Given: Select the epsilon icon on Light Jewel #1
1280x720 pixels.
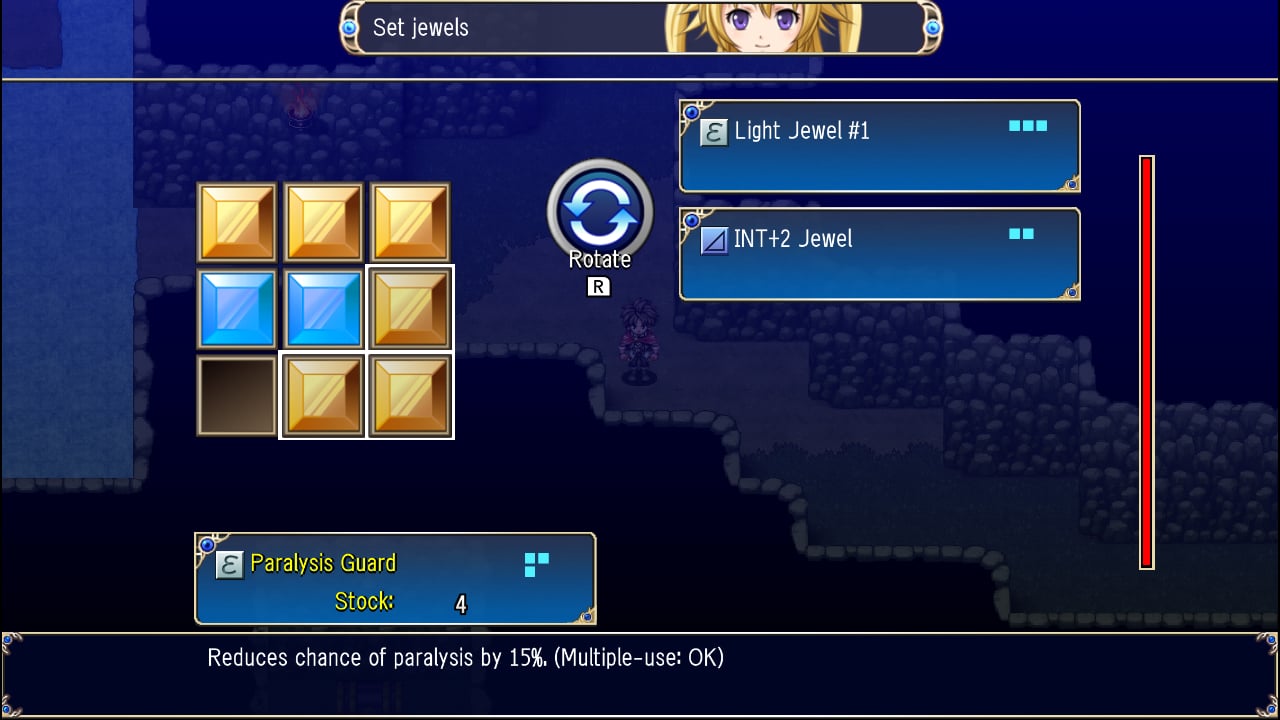Looking at the screenshot, I should [712, 131].
